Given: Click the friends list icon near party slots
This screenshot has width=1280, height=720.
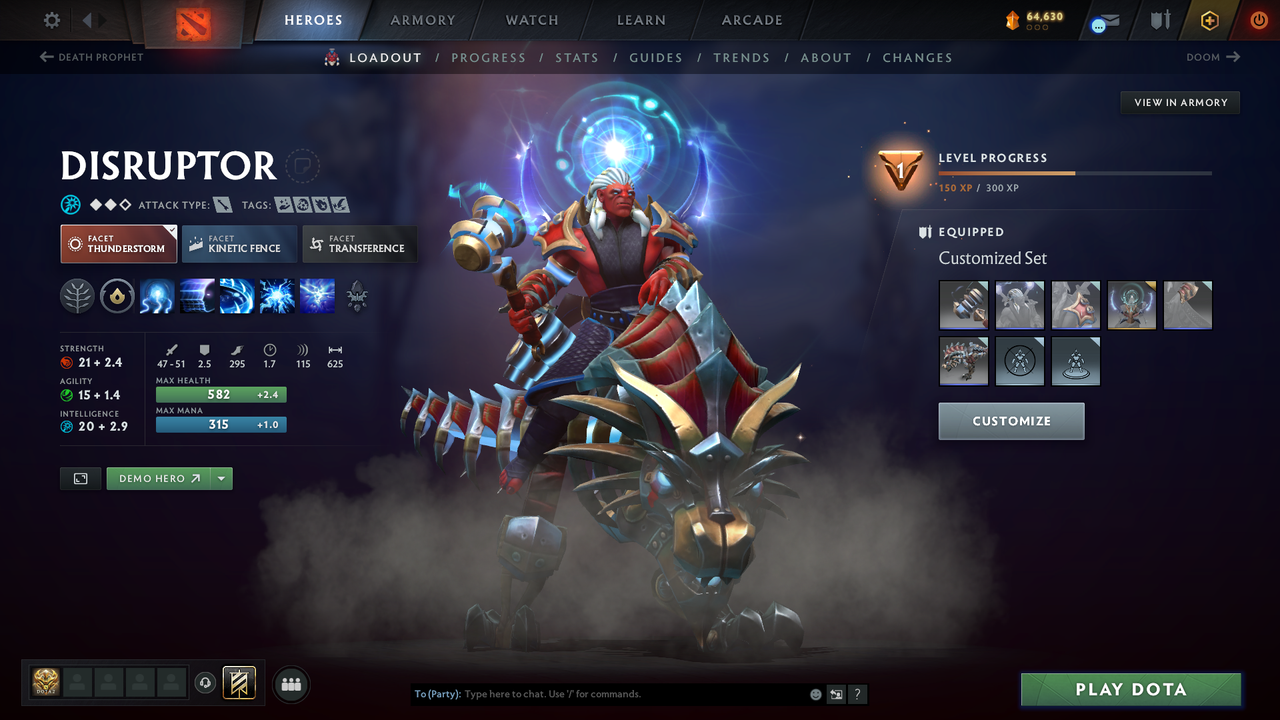Looking at the screenshot, I should 290,683.
